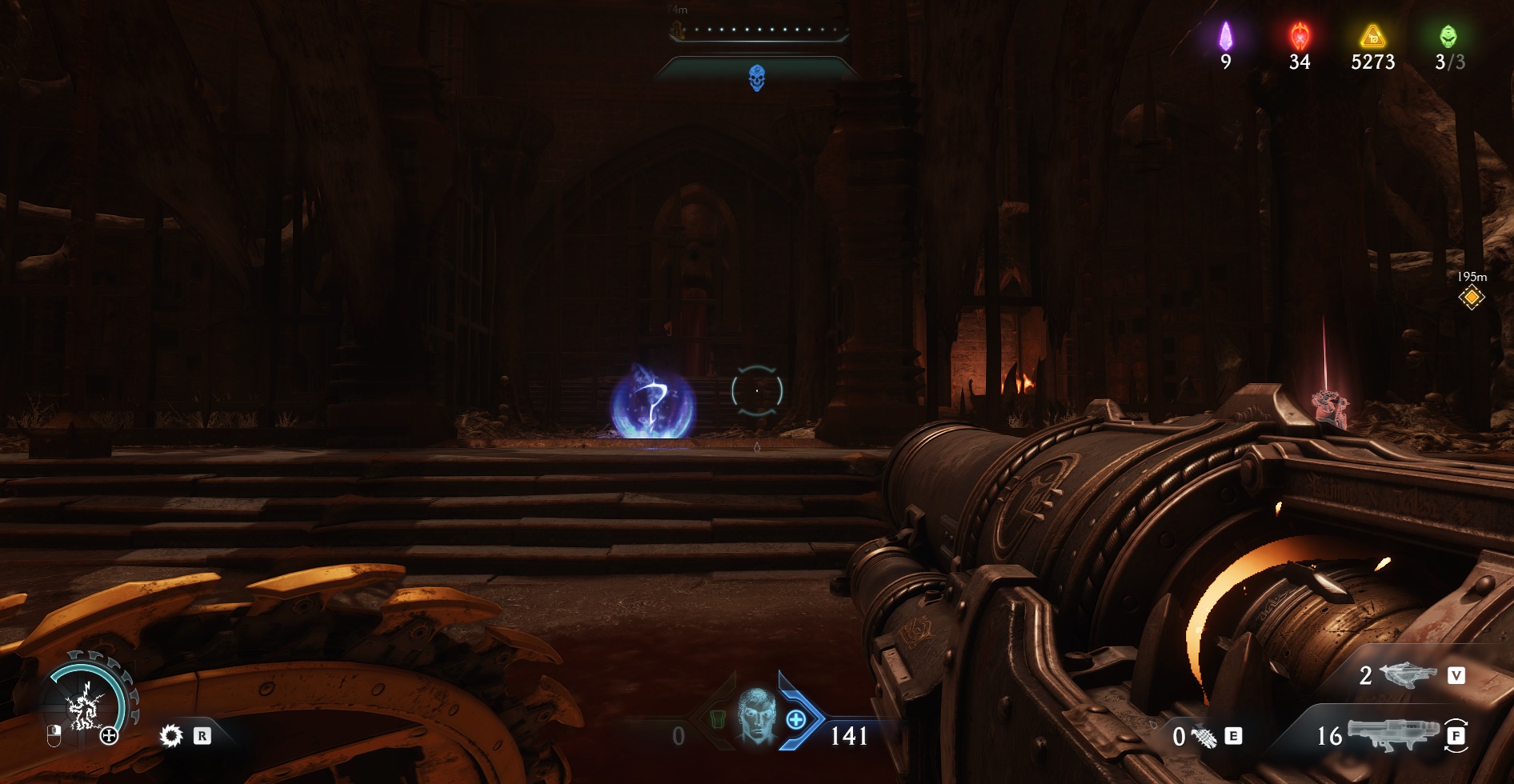Switch to the weapon showing 16 ammo

coord(1392,734)
